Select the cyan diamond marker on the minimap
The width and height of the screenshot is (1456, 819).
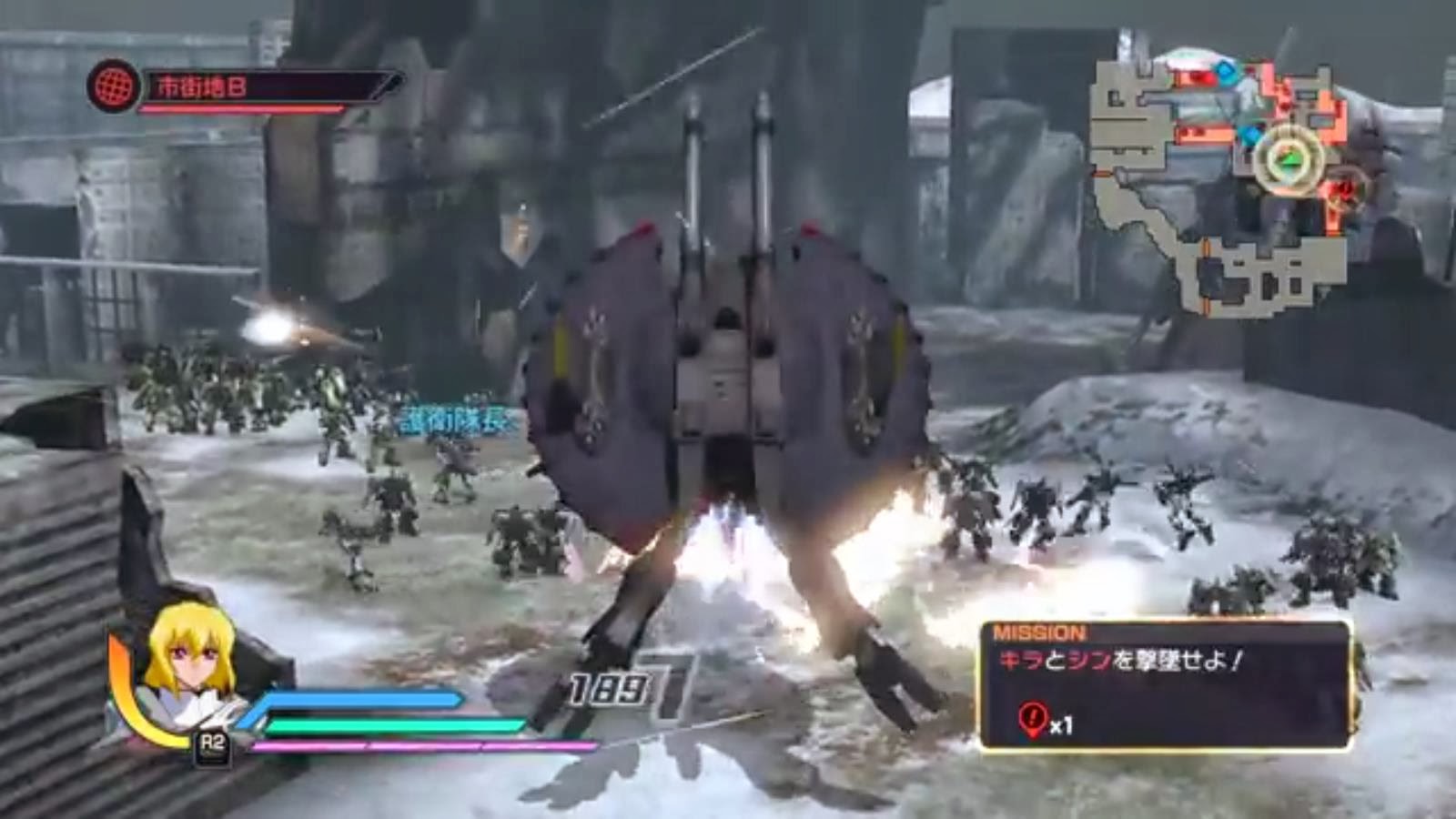tap(1226, 74)
